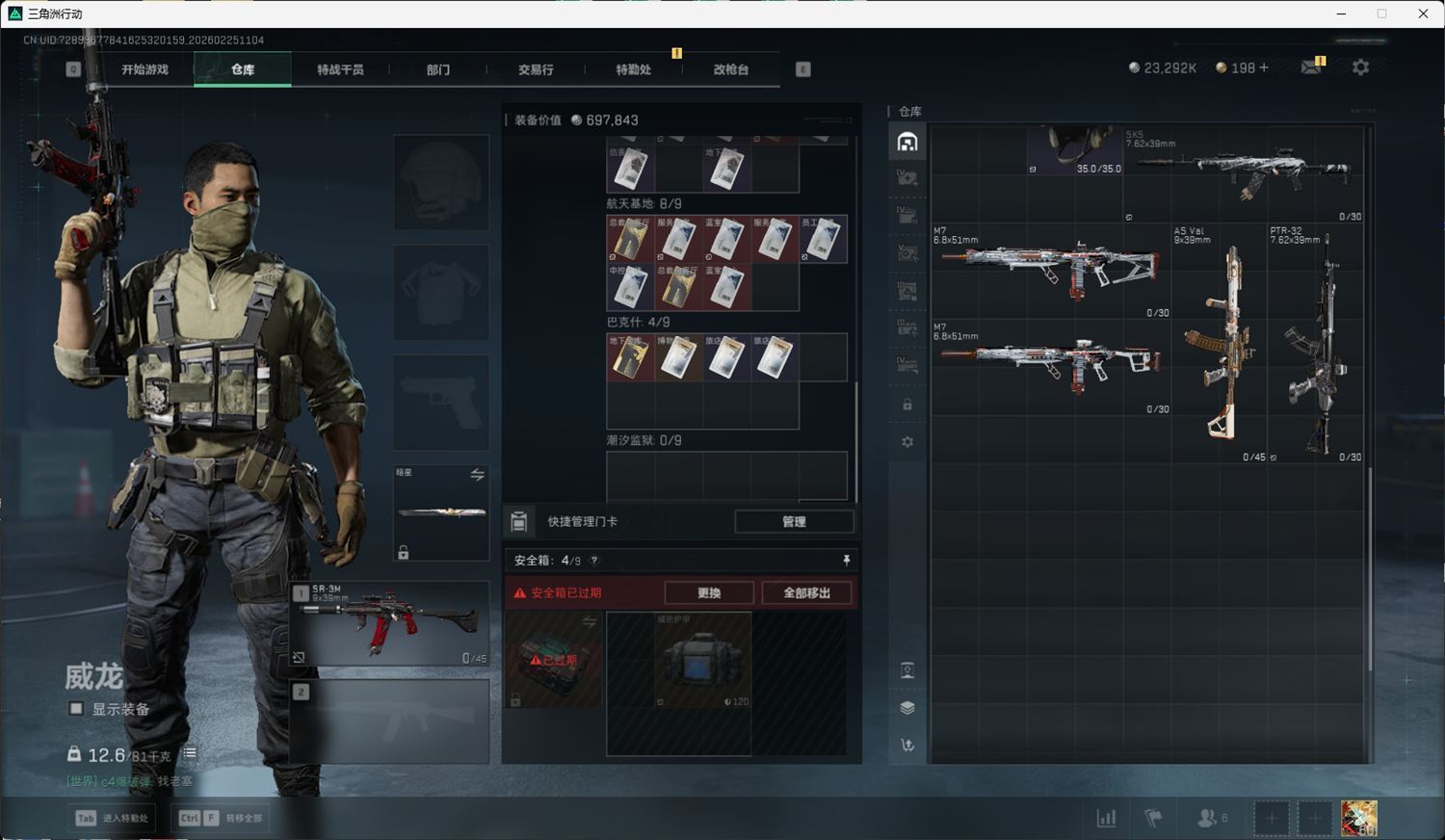This screenshot has height=840, width=1445.
Task: Open the 部门 tab
Action: [x=438, y=69]
